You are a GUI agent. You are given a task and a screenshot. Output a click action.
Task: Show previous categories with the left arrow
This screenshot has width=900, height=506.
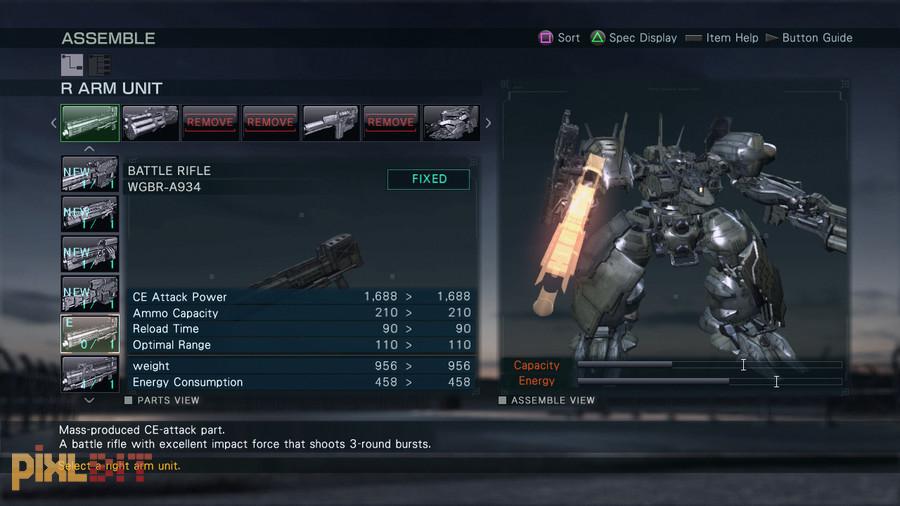tap(54, 123)
